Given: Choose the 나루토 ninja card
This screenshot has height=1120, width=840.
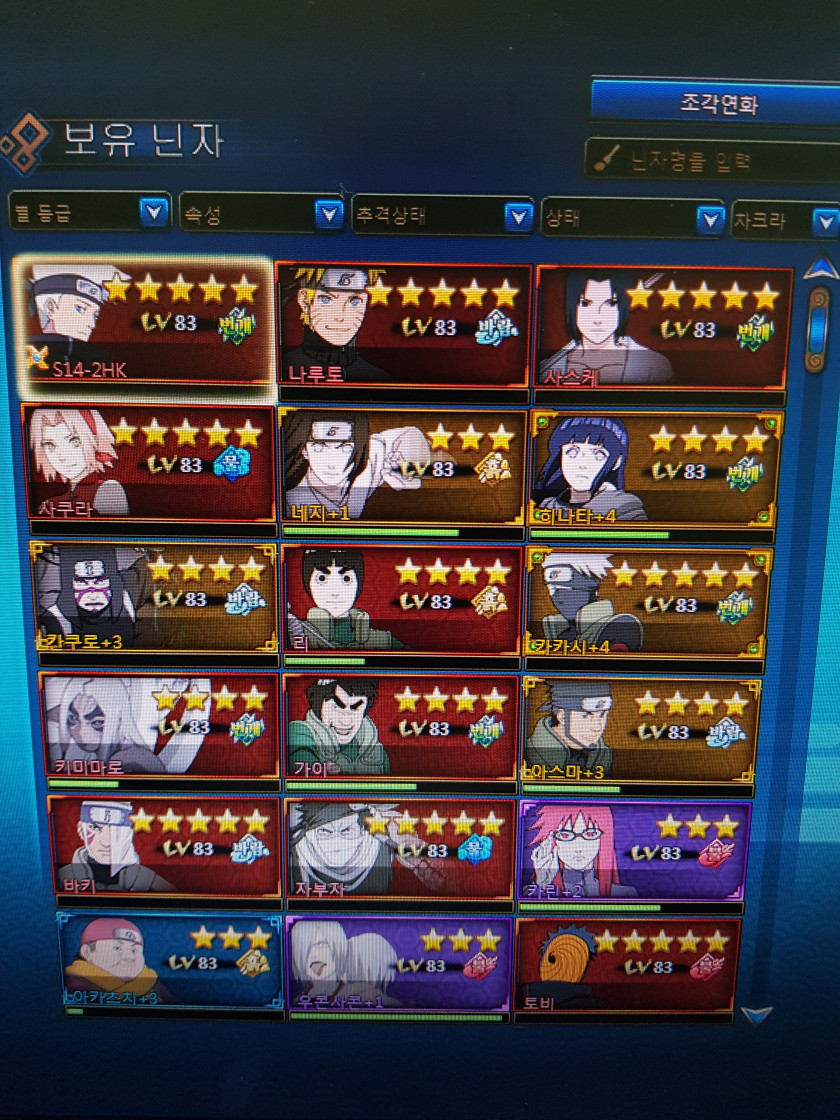Looking at the screenshot, I should click(403, 325).
